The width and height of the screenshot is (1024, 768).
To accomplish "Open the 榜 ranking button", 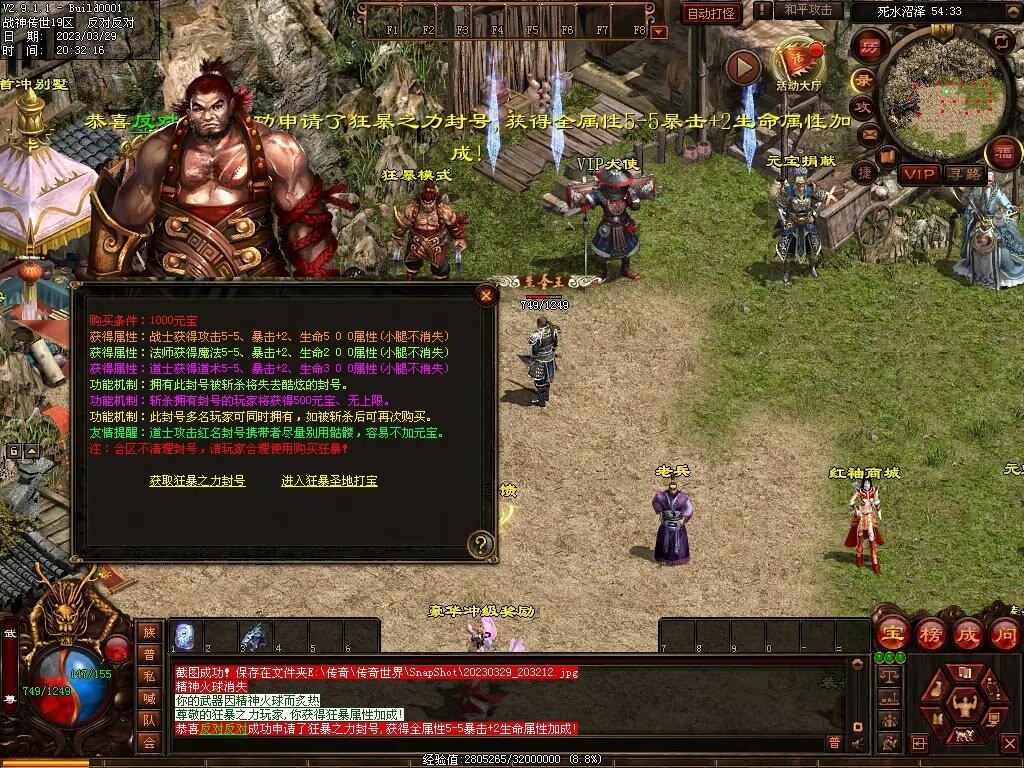I will click(x=930, y=634).
